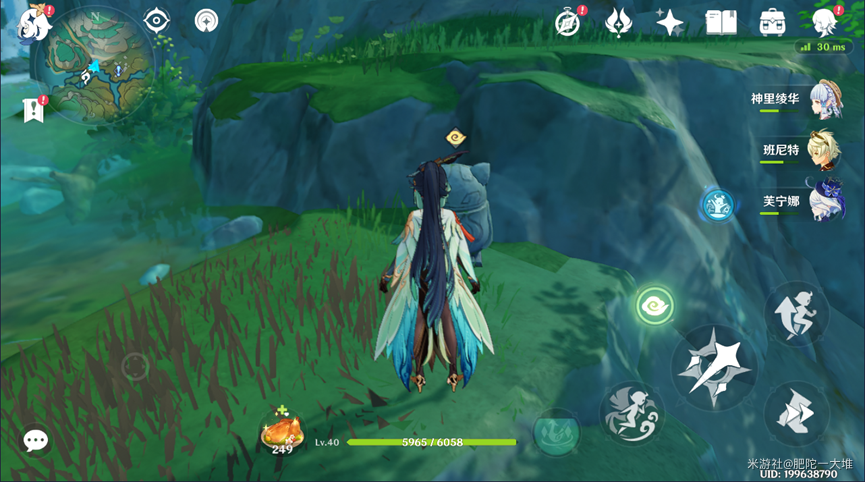The image size is (865, 482).
Task: Open the compass events icon
Action: (x=570, y=22)
